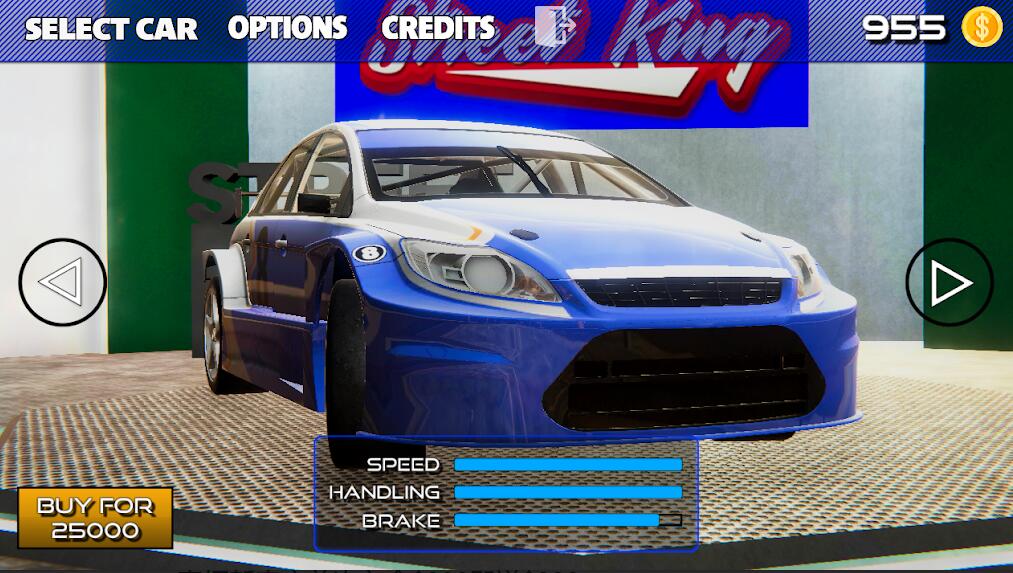Viewport: 1013px width, 573px height.
Task: Click the exit door icon
Action: pyautogui.click(x=553, y=27)
